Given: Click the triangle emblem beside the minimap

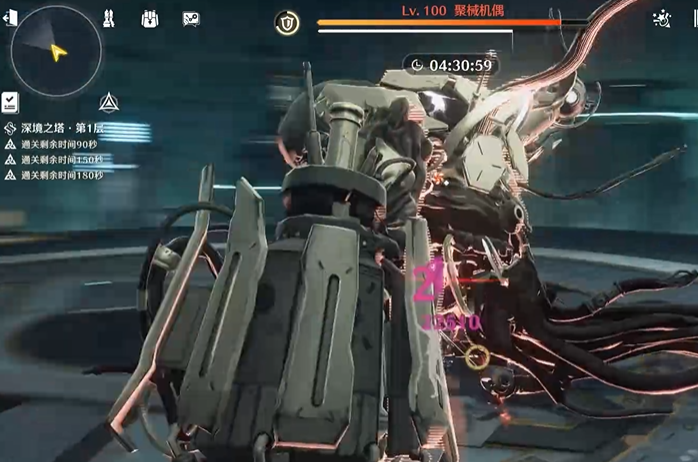Looking at the screenshot, I should point(109,101).
